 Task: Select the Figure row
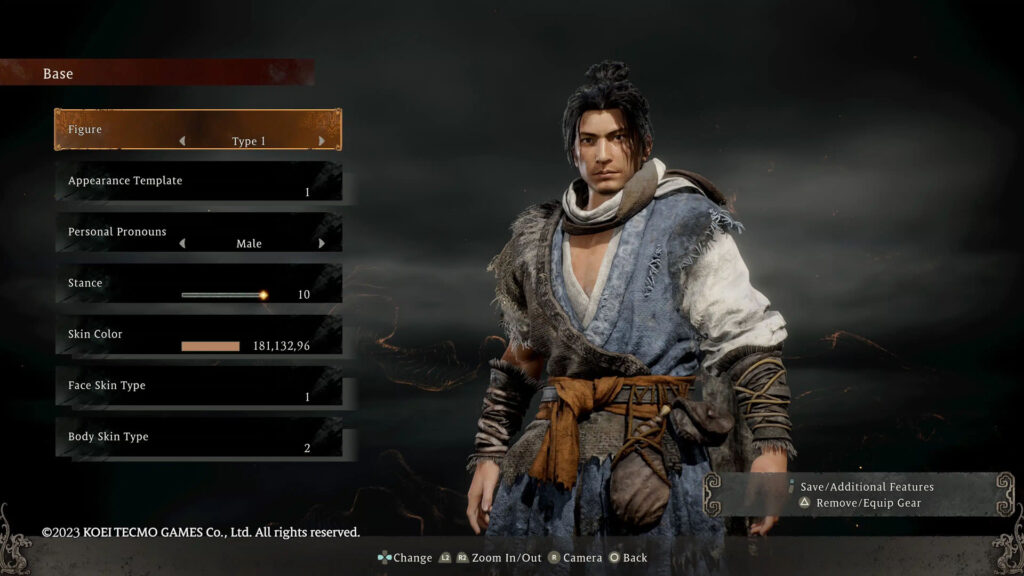coord(197,130)
